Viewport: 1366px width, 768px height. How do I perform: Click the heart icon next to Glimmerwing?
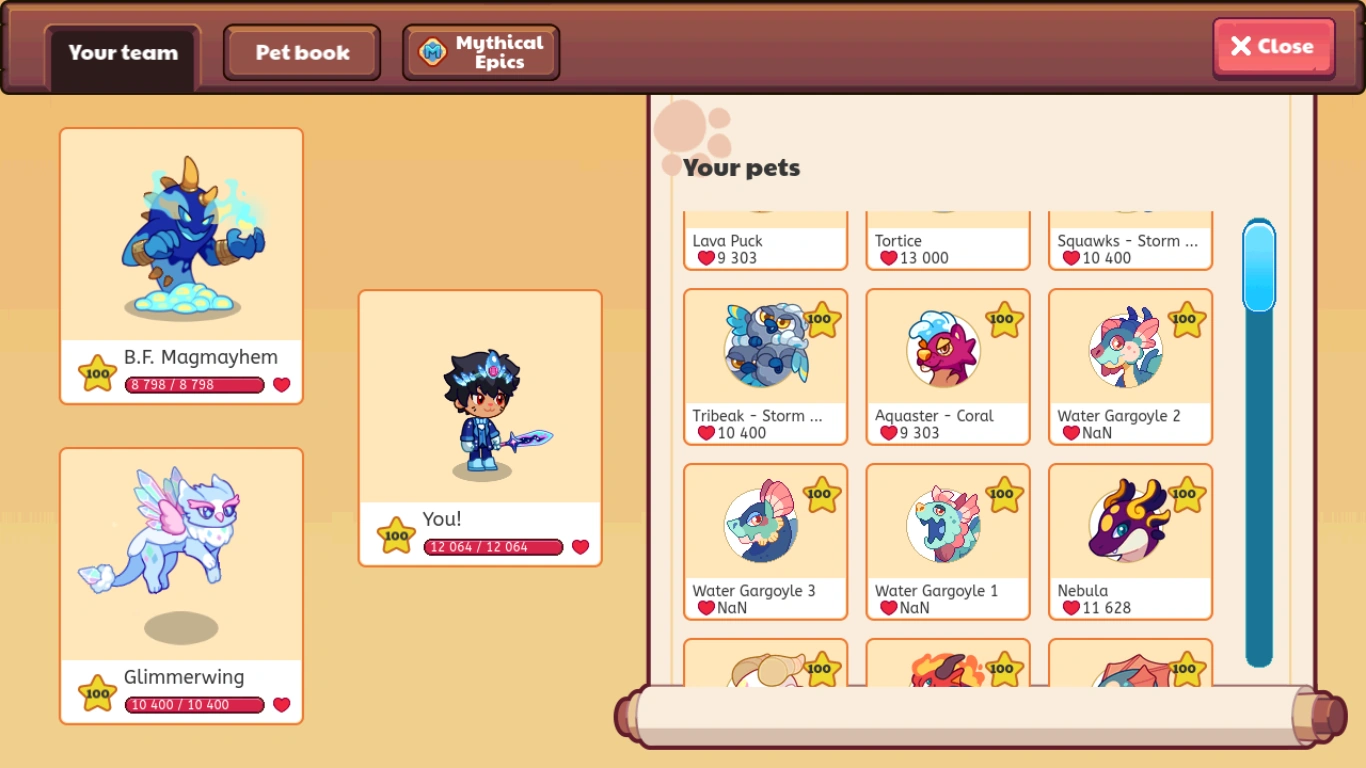pos(281,705)
